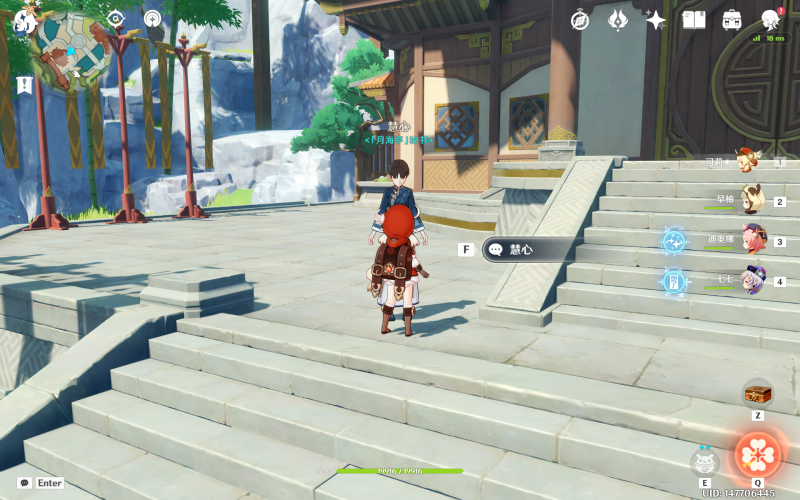800x500 pixels.
Task: Activate the eye-shaped elemental sight icon
Action: pyautogui.click(x=116, y=18)
